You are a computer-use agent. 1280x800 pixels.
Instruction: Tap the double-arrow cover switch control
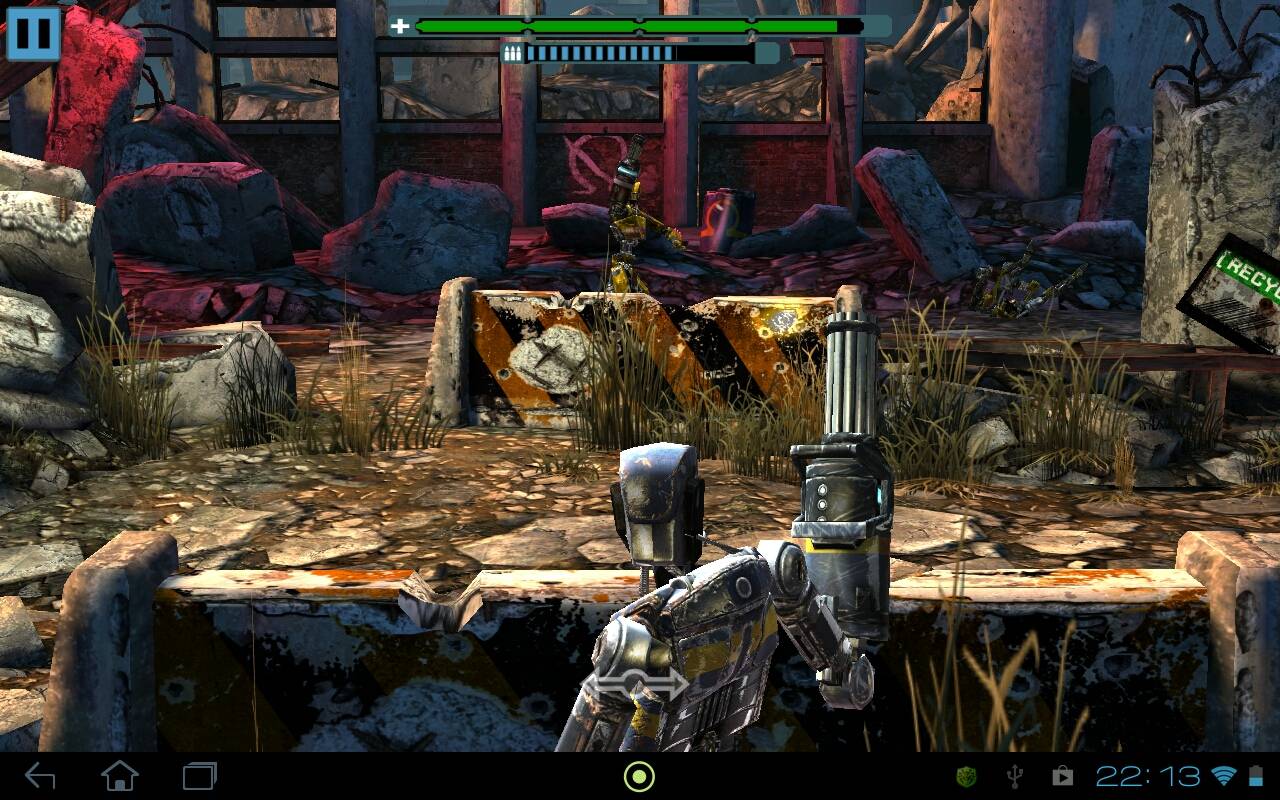pyautogui.click(x=635, y=684)
